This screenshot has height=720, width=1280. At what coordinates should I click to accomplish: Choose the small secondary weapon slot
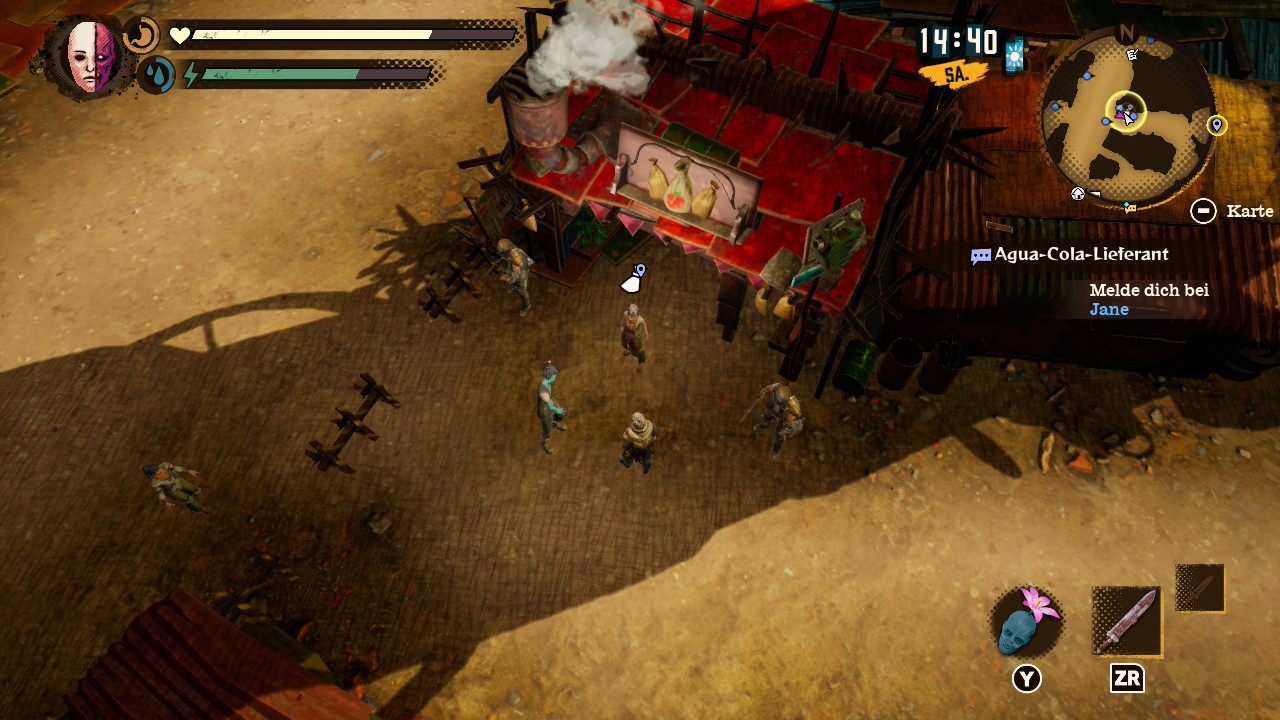[x=1200, y=588]
